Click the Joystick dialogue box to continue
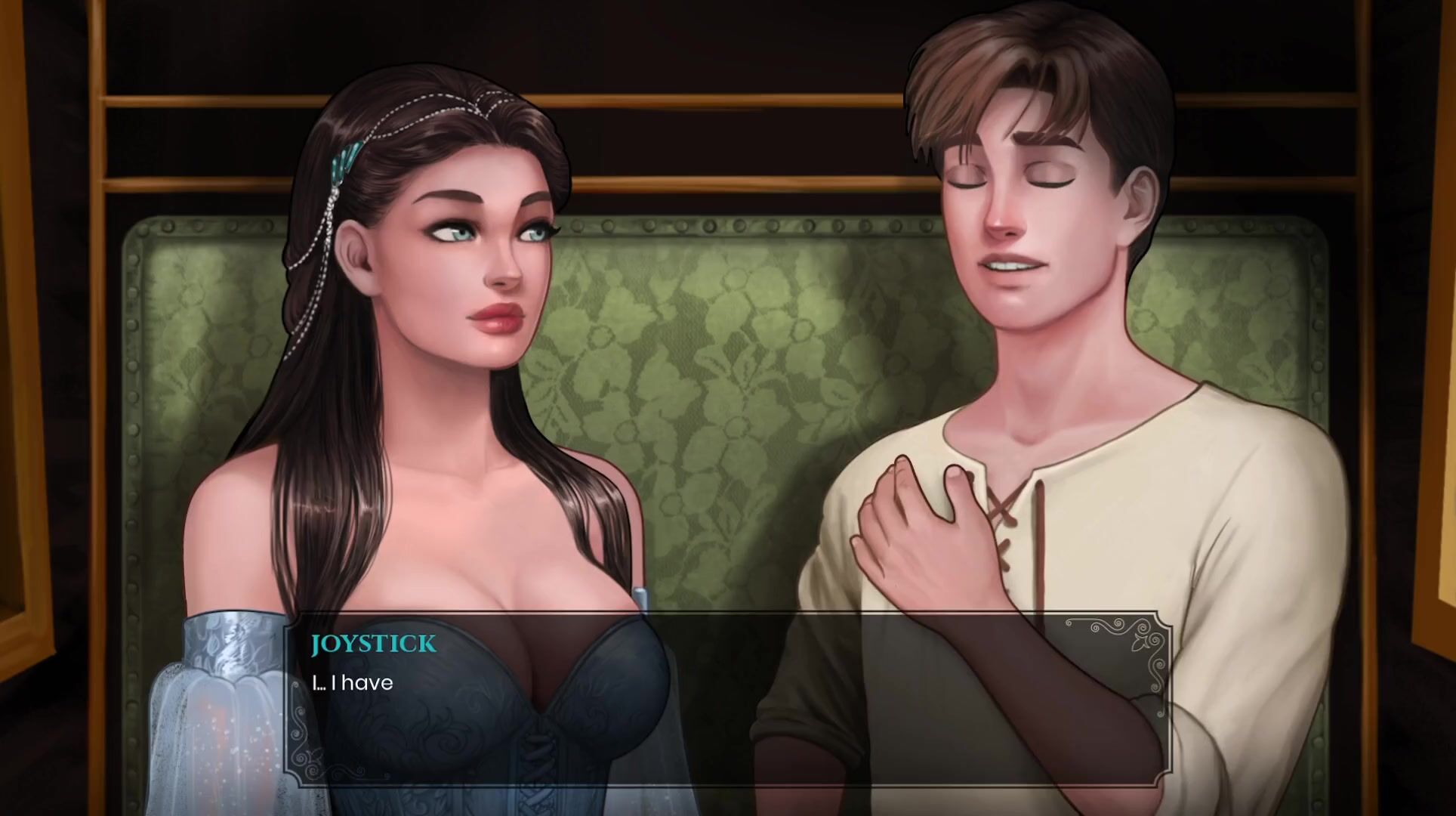The image size is (1456, 816). tap(727, 699)
